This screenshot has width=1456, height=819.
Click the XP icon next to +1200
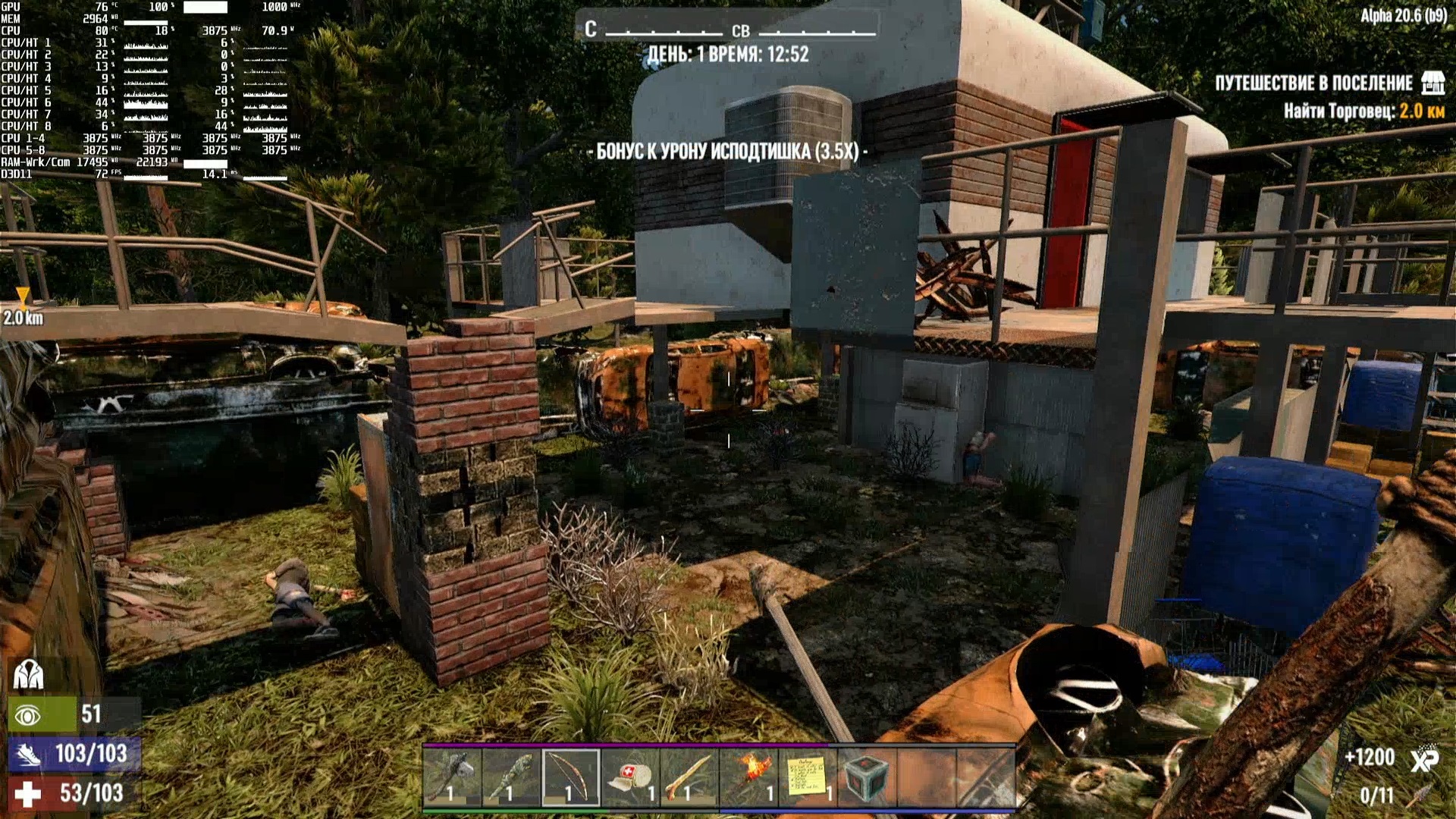[1424, 758]
